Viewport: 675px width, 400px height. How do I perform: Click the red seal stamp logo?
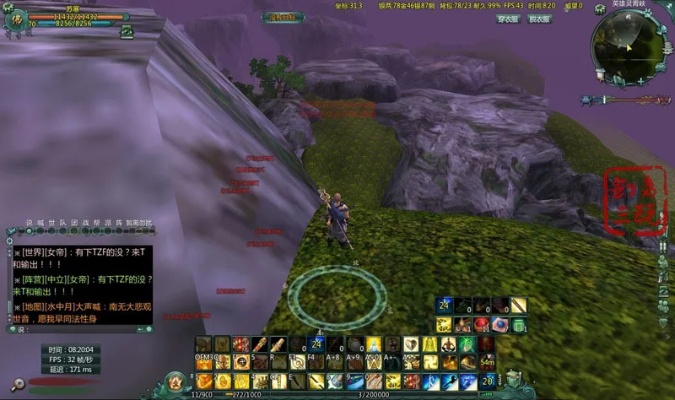point(634,201)
